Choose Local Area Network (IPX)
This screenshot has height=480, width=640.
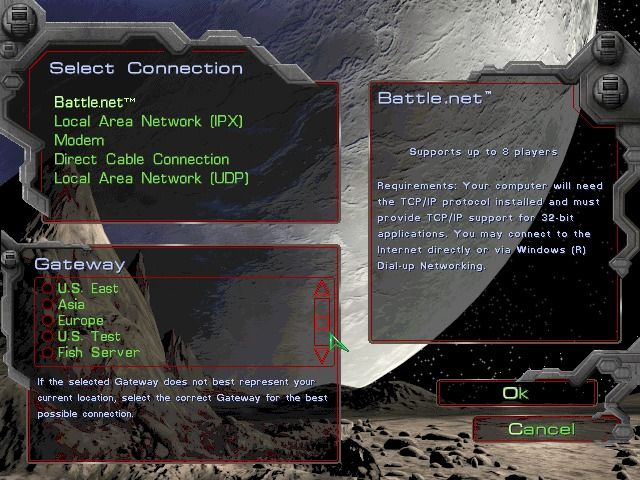pyautogui.click(x=148, y=121)
